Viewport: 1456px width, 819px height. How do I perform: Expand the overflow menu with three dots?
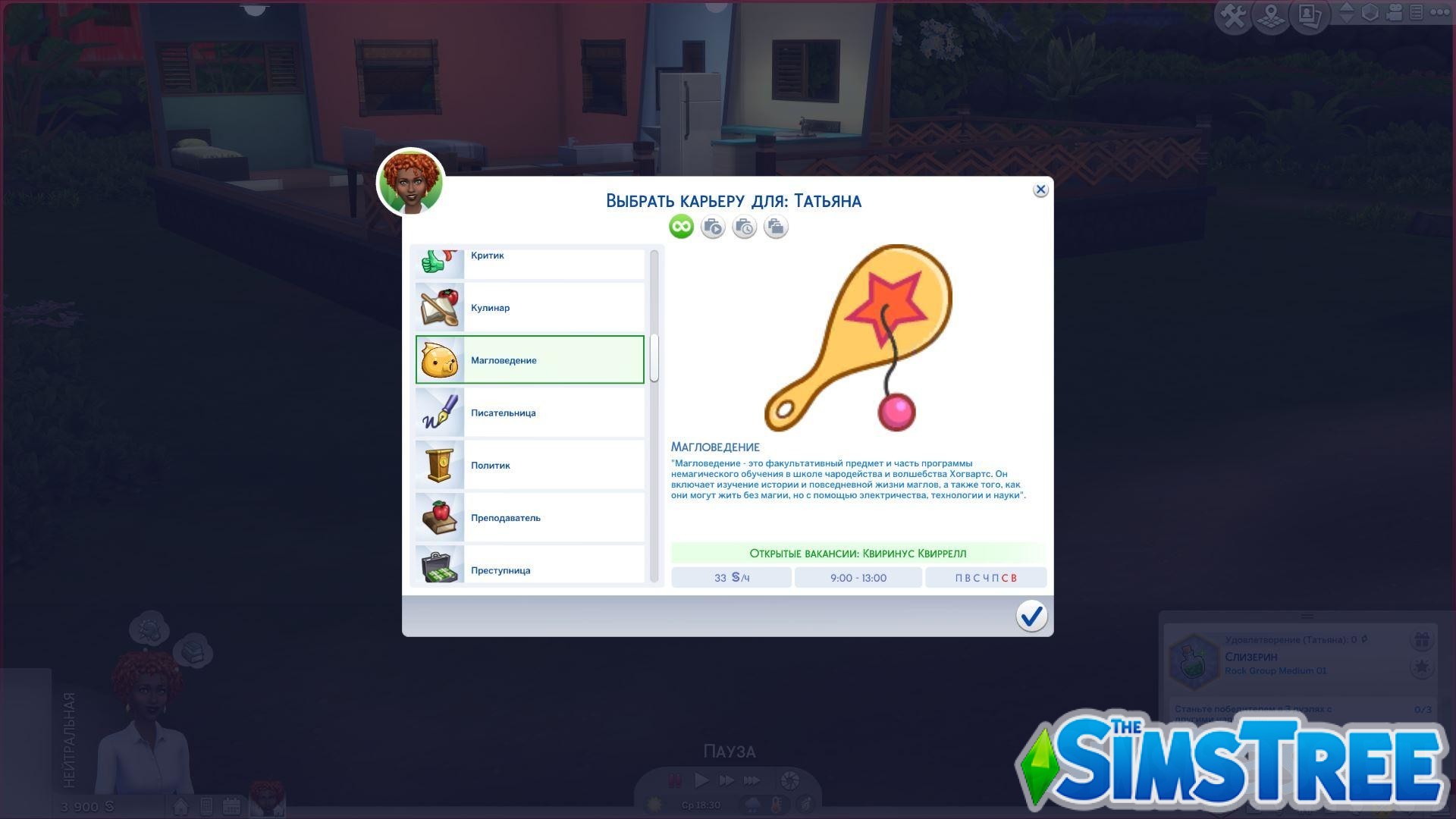tap(1439, 12)
